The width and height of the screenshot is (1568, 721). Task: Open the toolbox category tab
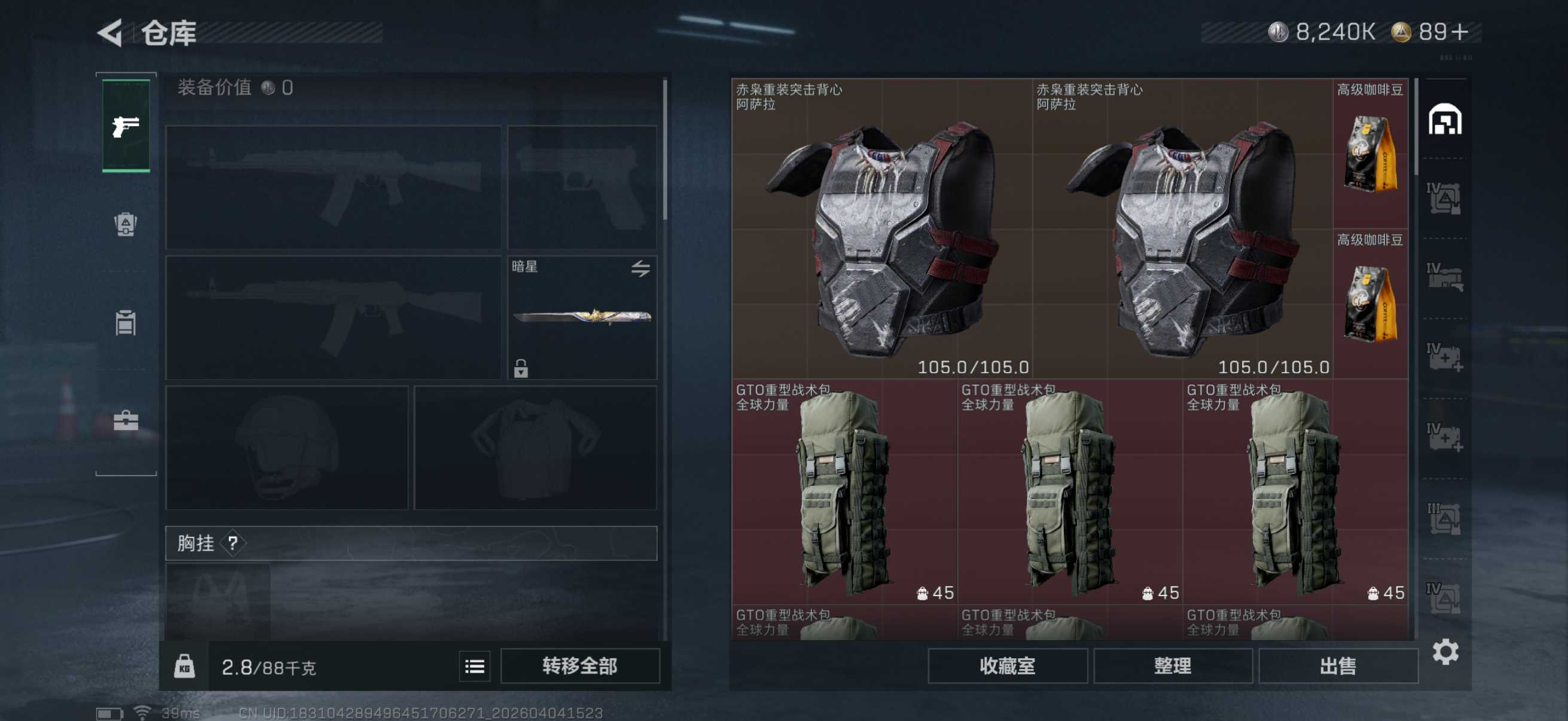point(126,420)
